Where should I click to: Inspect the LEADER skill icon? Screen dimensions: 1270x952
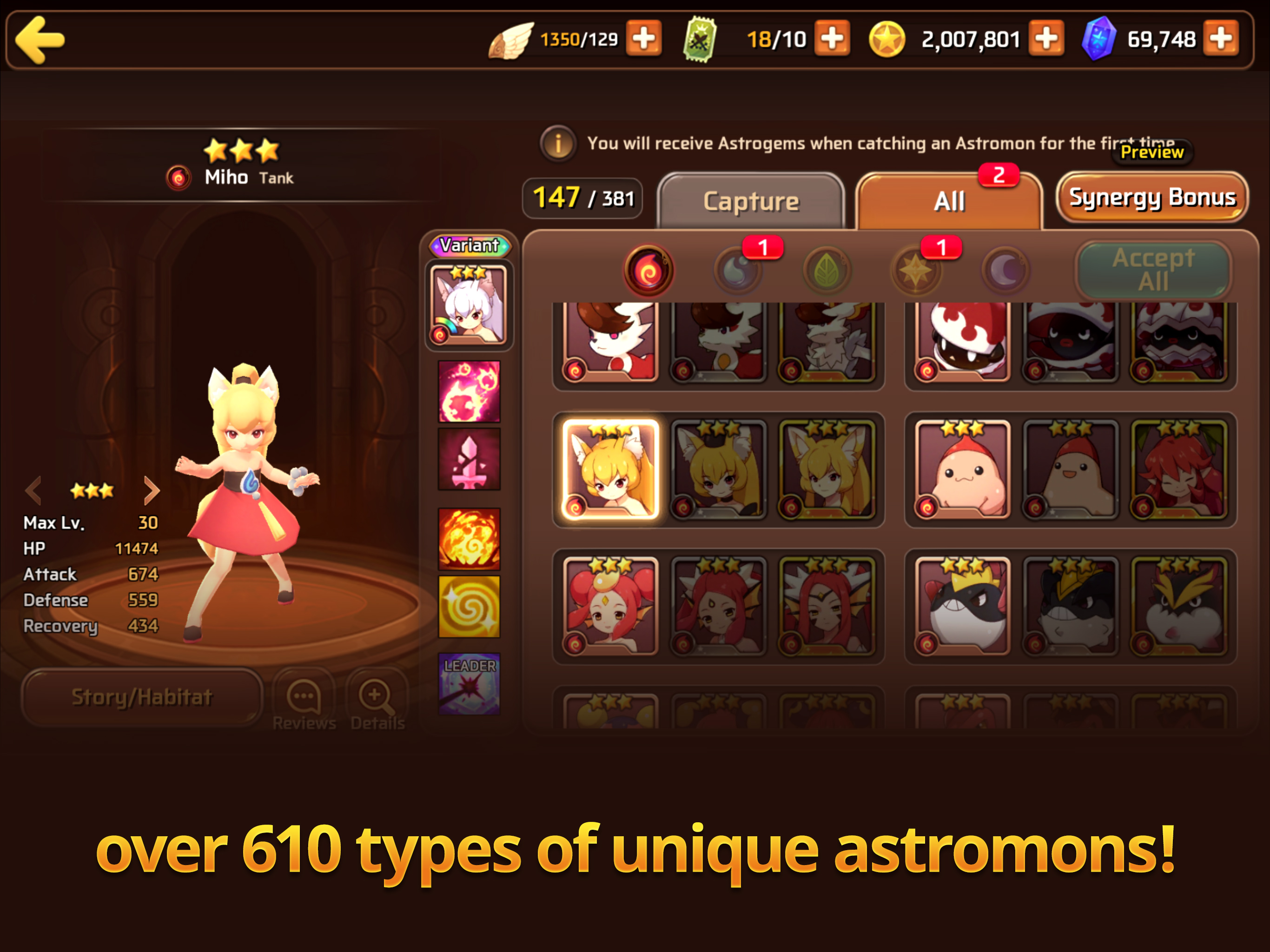coord(469,683)
